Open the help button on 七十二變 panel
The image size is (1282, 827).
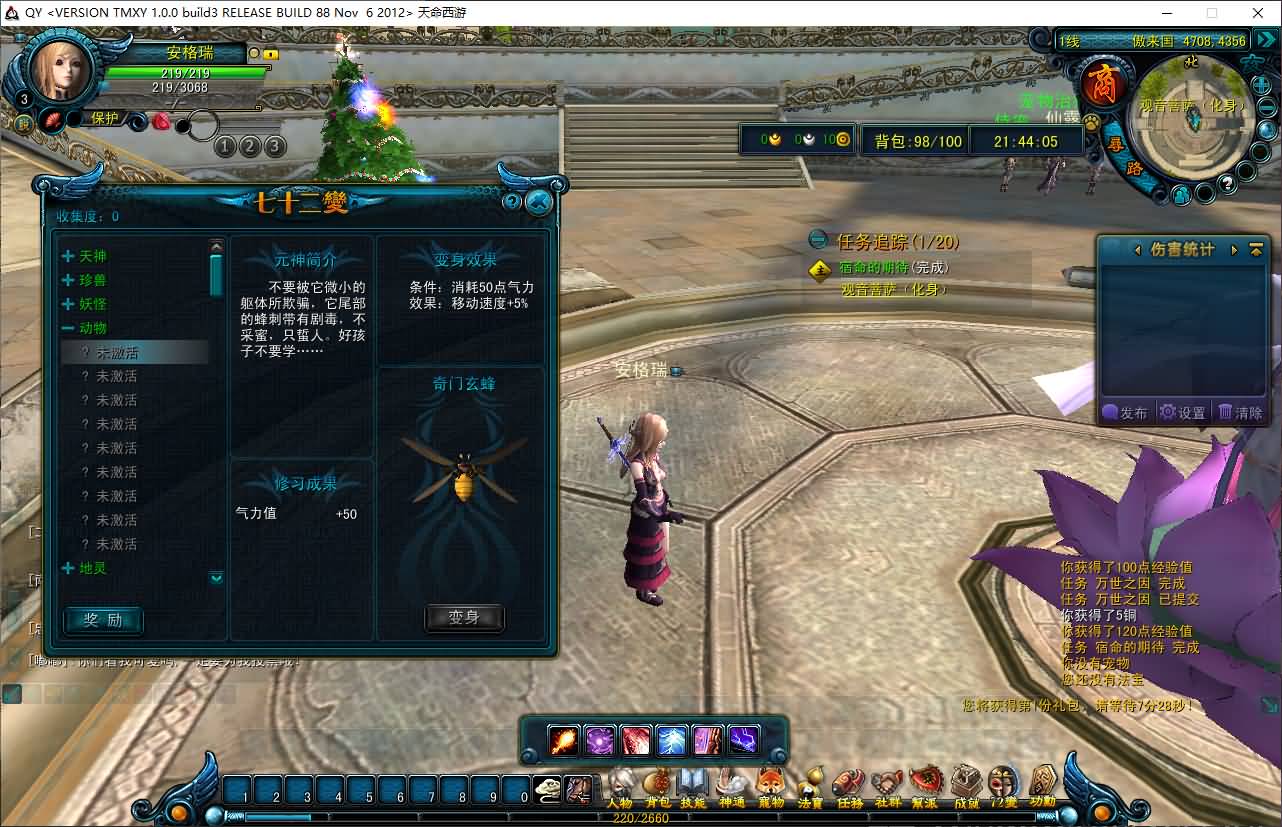point(512,202)
